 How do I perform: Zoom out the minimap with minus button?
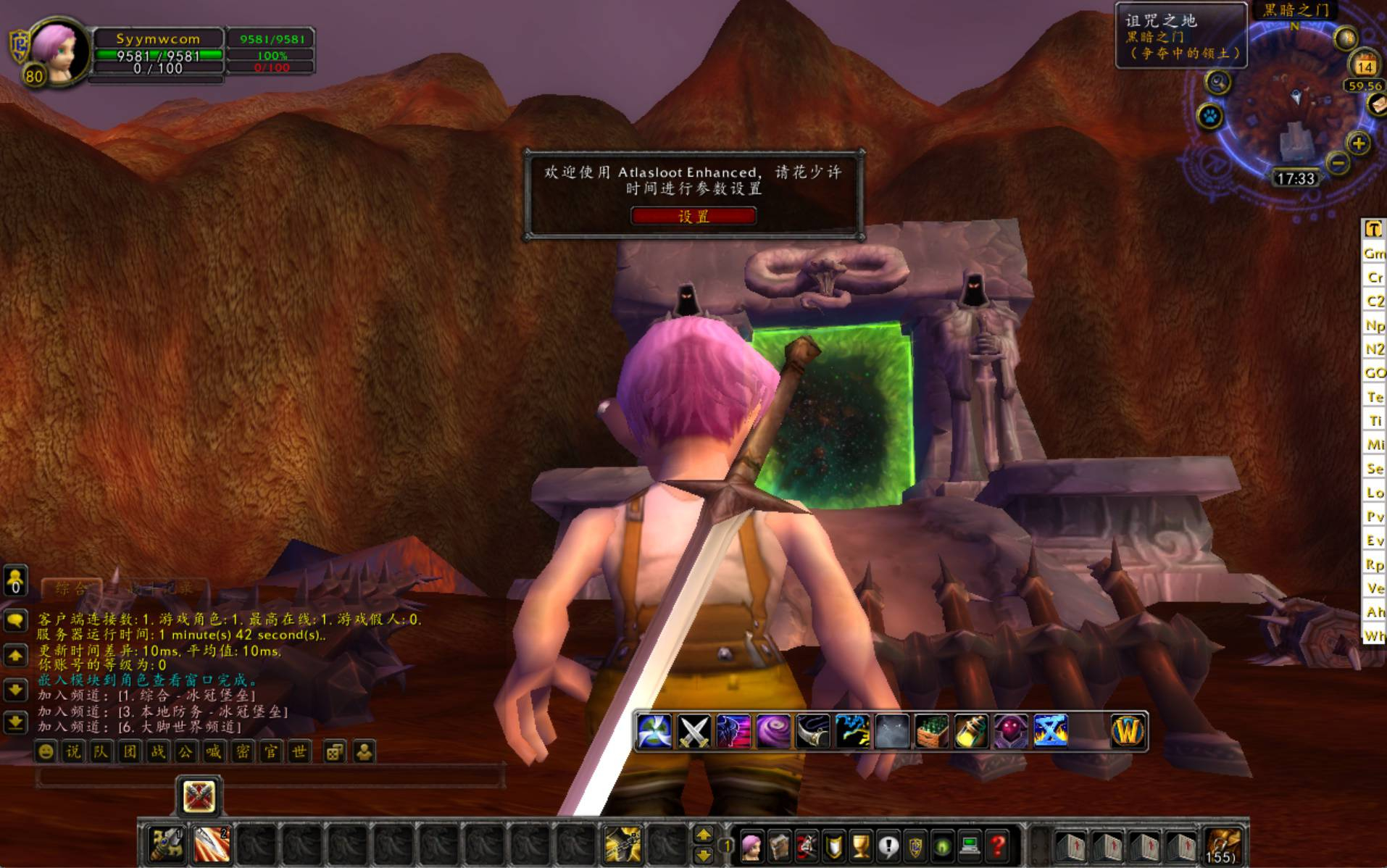tap(1338, 163)
